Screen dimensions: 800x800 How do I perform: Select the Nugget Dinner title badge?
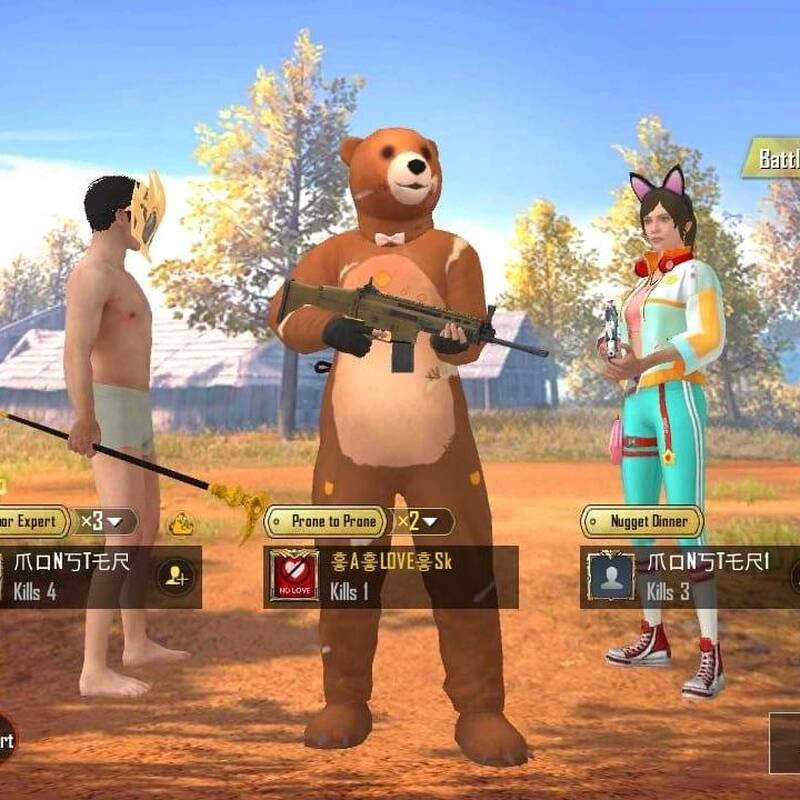642,521
